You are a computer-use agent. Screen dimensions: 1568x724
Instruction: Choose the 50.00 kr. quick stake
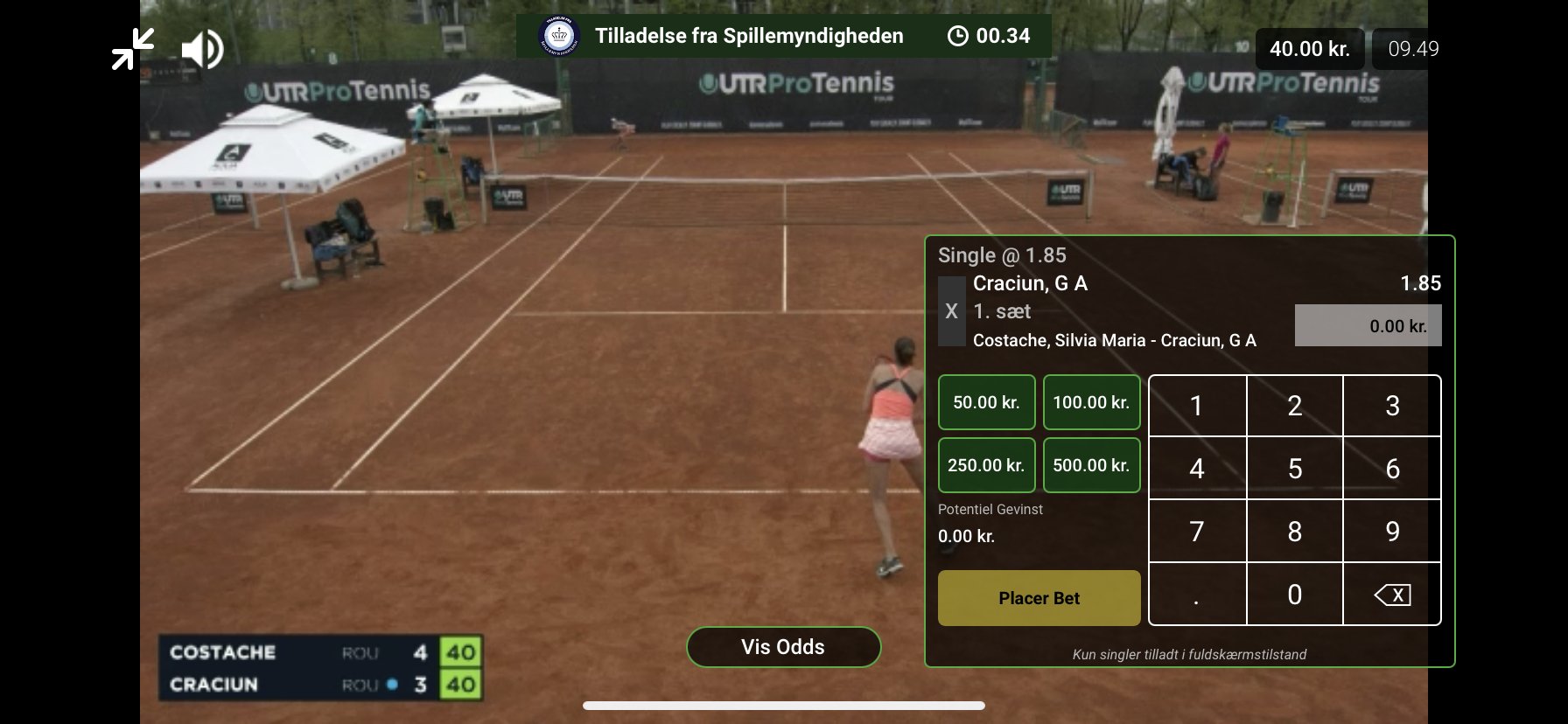pos(986,402)
